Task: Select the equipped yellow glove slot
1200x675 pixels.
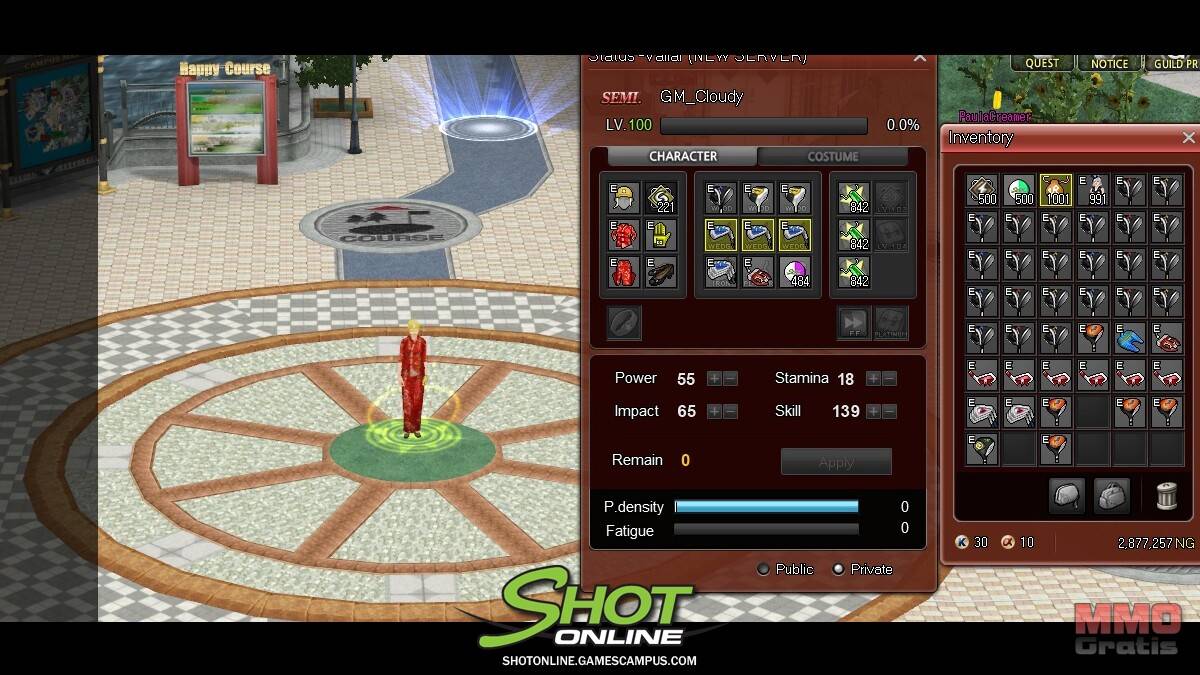Action: tap(660, 235)
